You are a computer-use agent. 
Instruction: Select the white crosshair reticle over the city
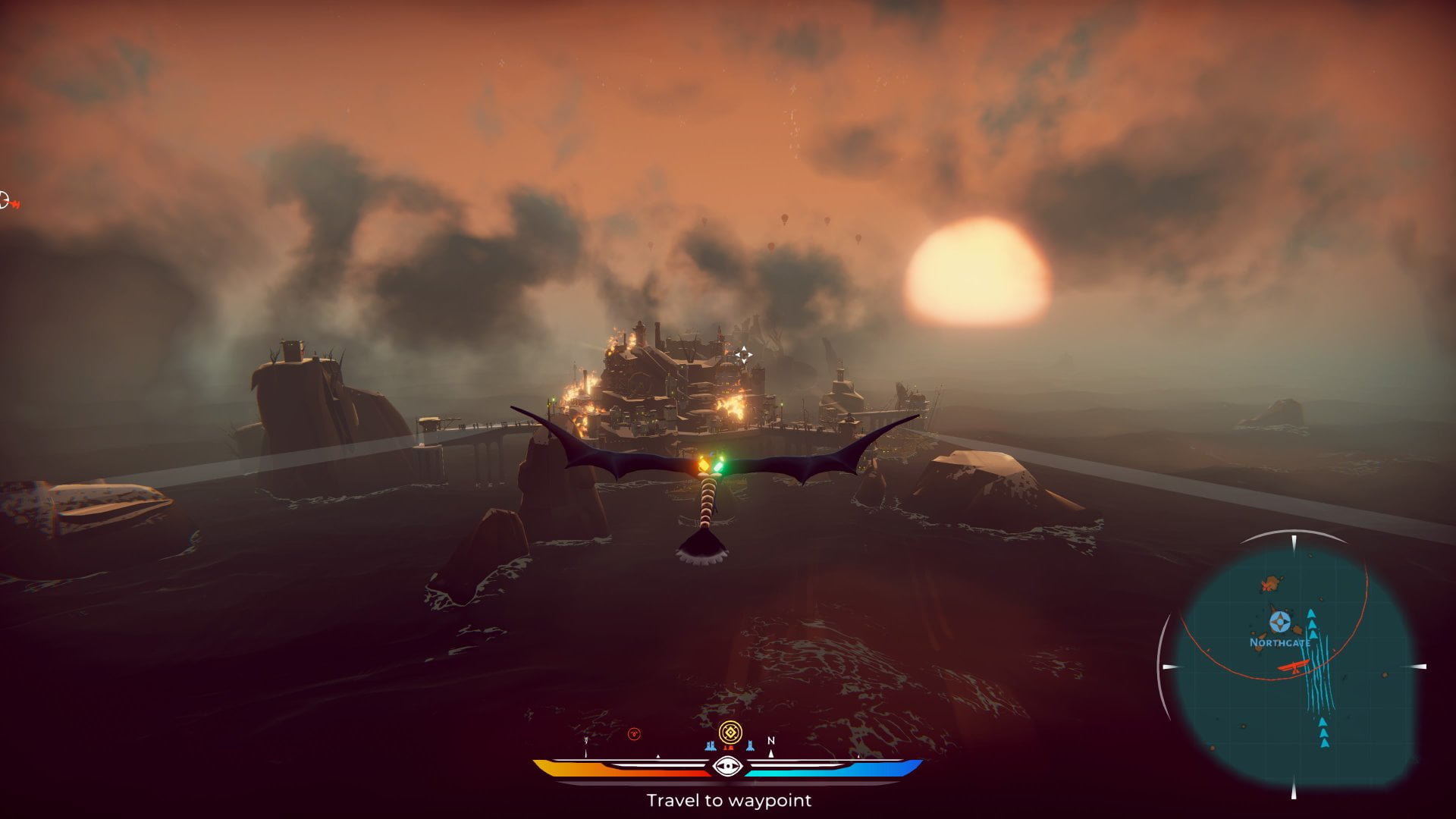[743, 354]
